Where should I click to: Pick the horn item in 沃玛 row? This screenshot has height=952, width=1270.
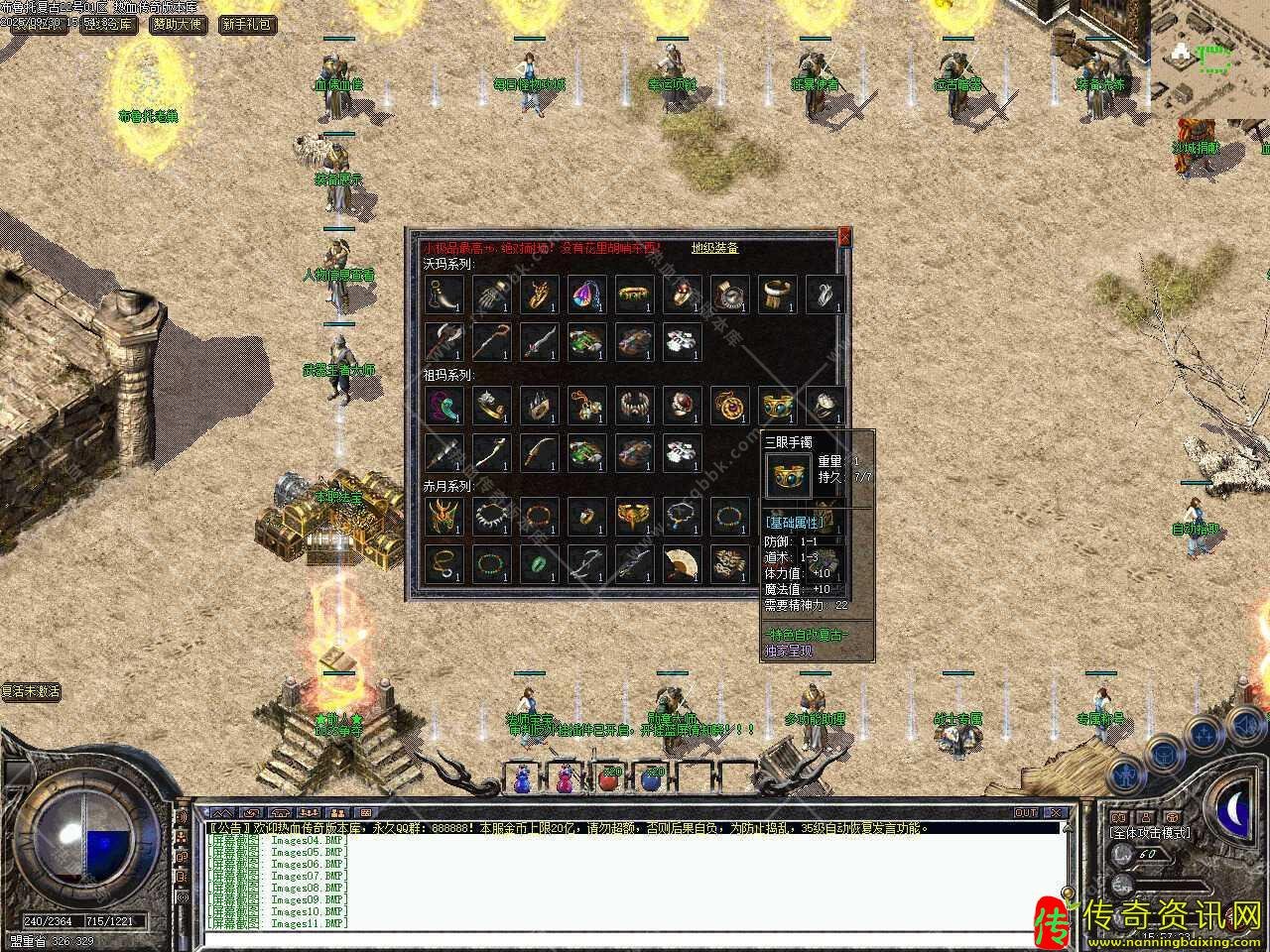[443, 295]
